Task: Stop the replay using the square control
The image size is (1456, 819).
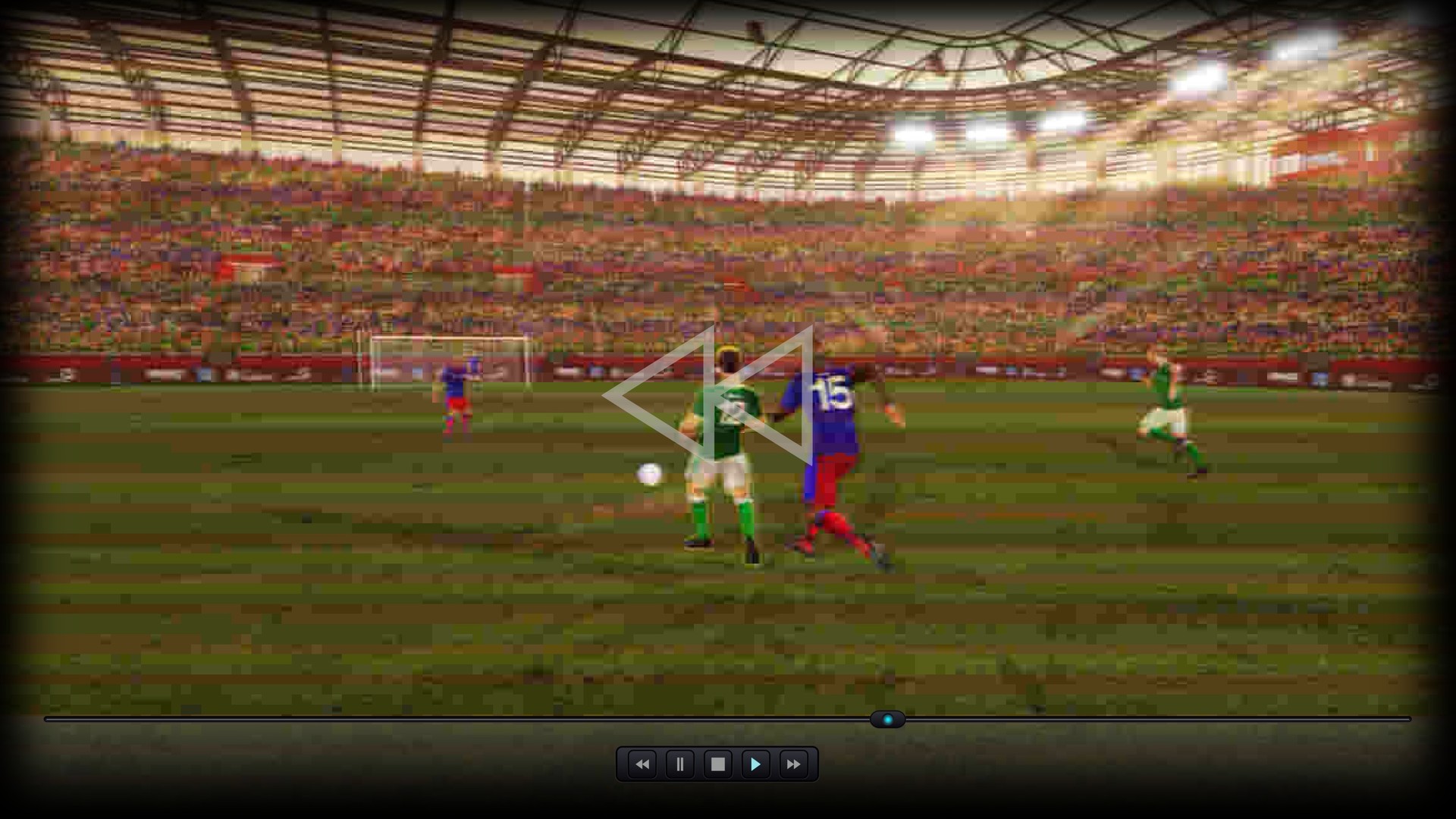Action: pos(717,764)
